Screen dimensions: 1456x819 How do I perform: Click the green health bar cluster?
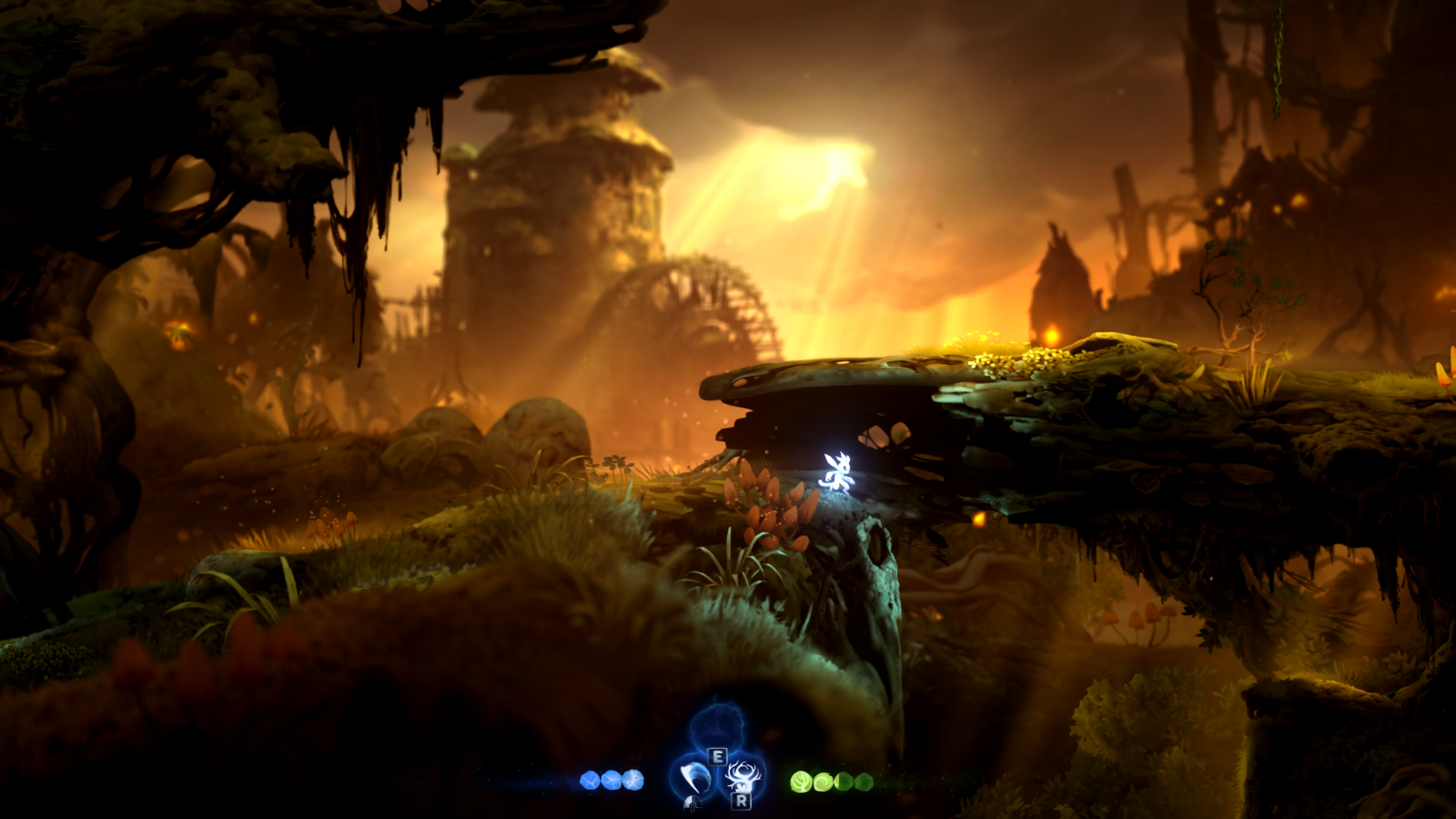coord(832,782)
